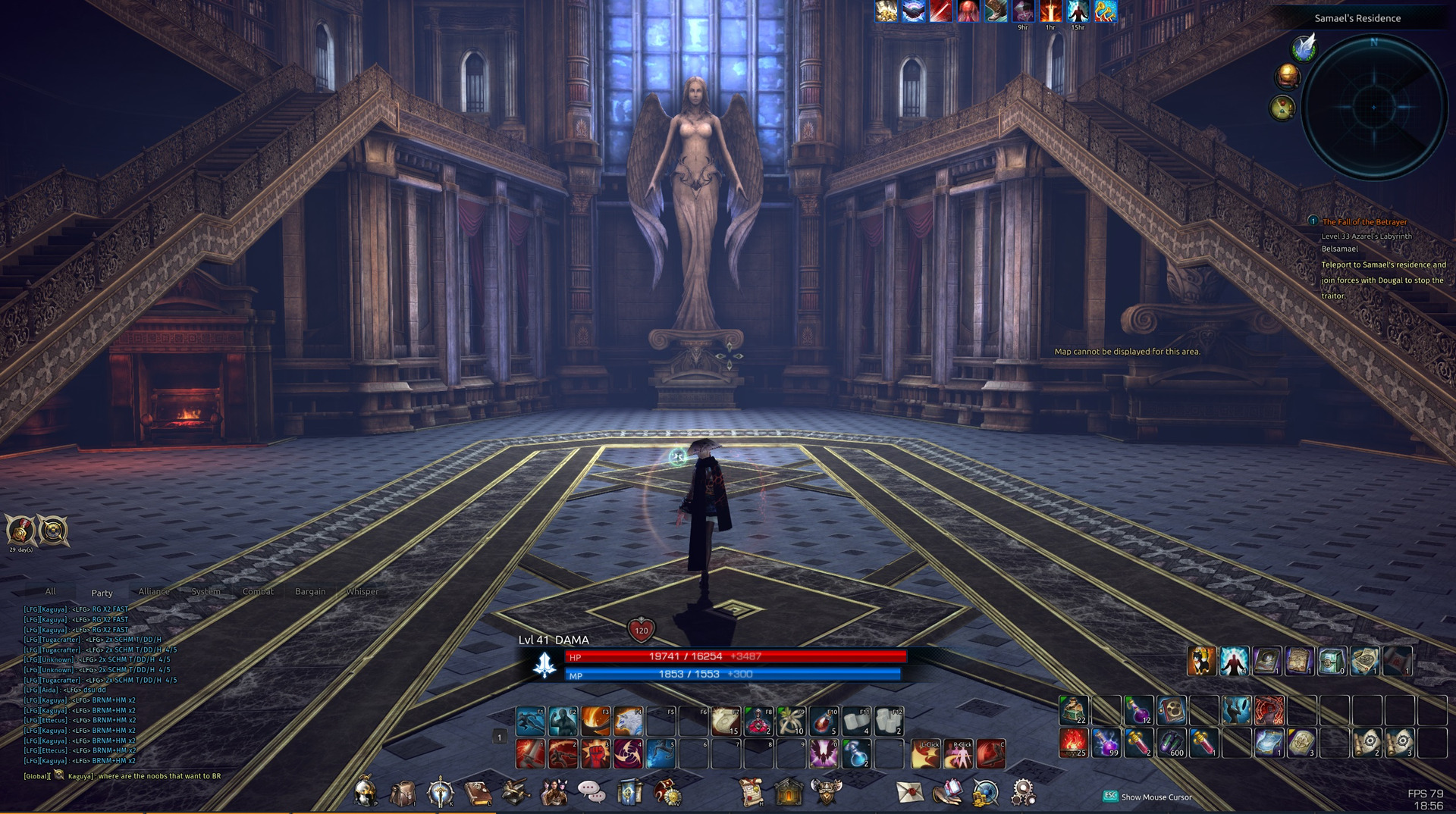Open The Fall of the Betrayer quest
The image size is (1456, 814).
tap(1363, 222)
